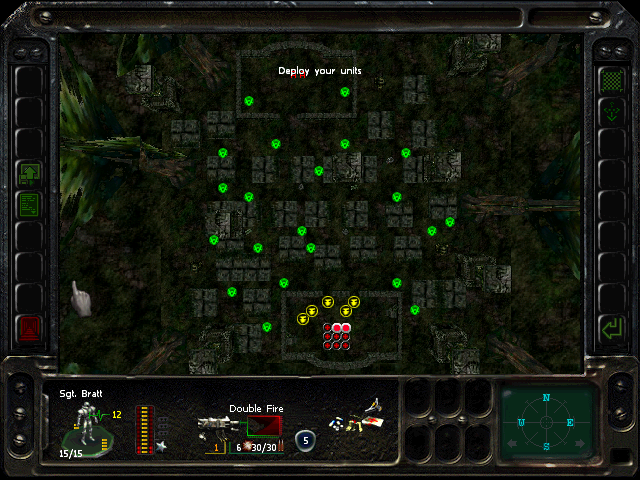Toggle the green checkered grid overlay
Viewport: 640px width, 480px height.
pos(610,79)
